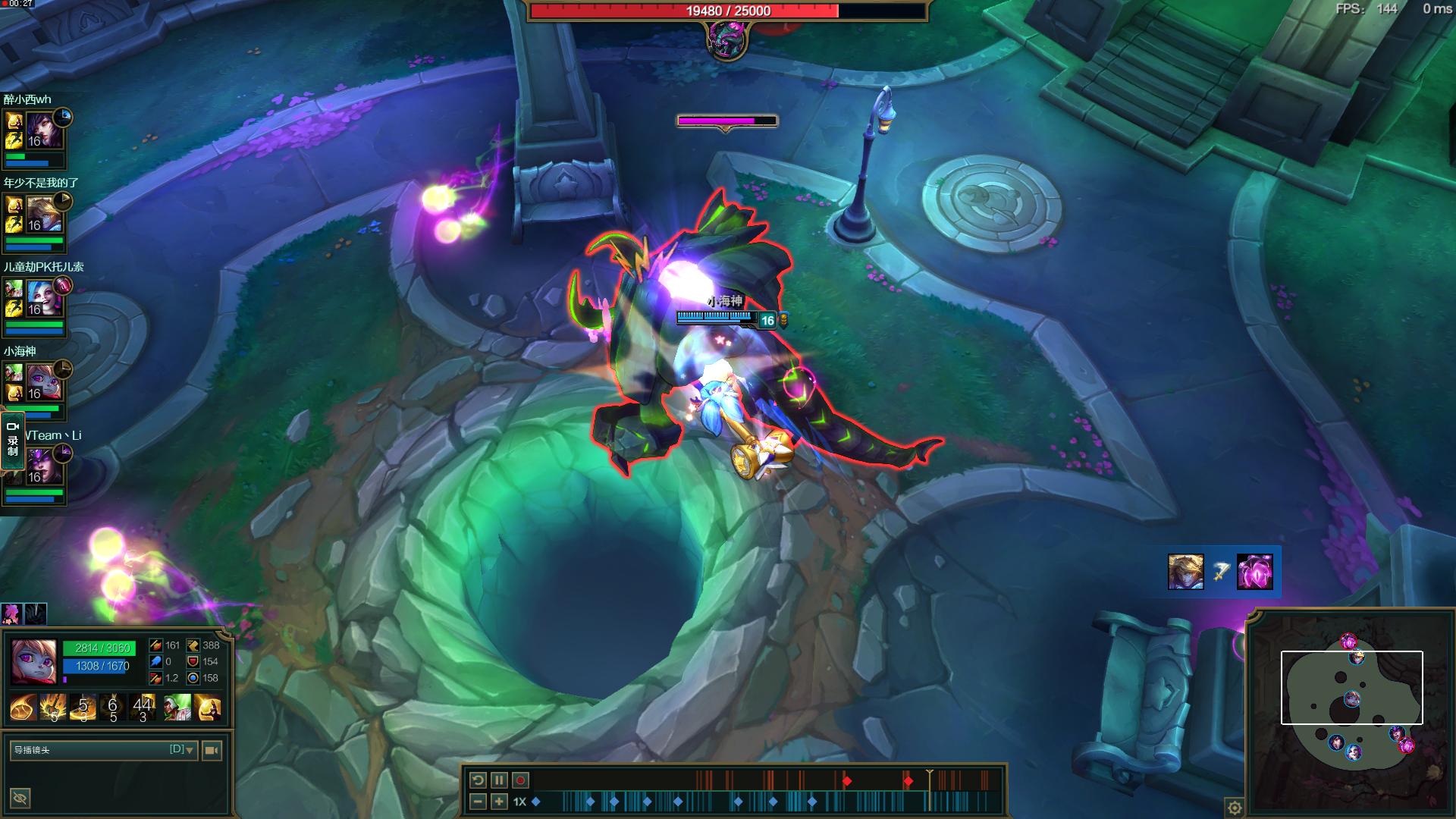This screenshot has height=819, width=1456.
Task: Click Poppy's hammer slam ability icon
Action: pyautogui.click(x=54, y=707)
